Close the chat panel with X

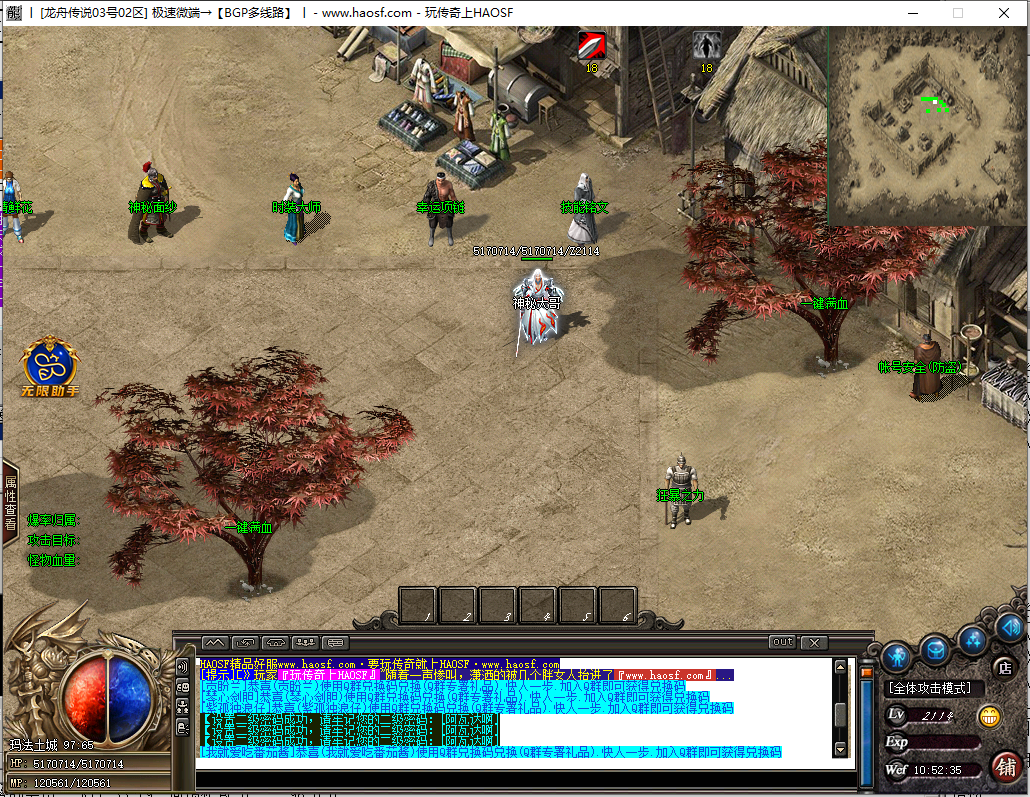pos(814,642)
